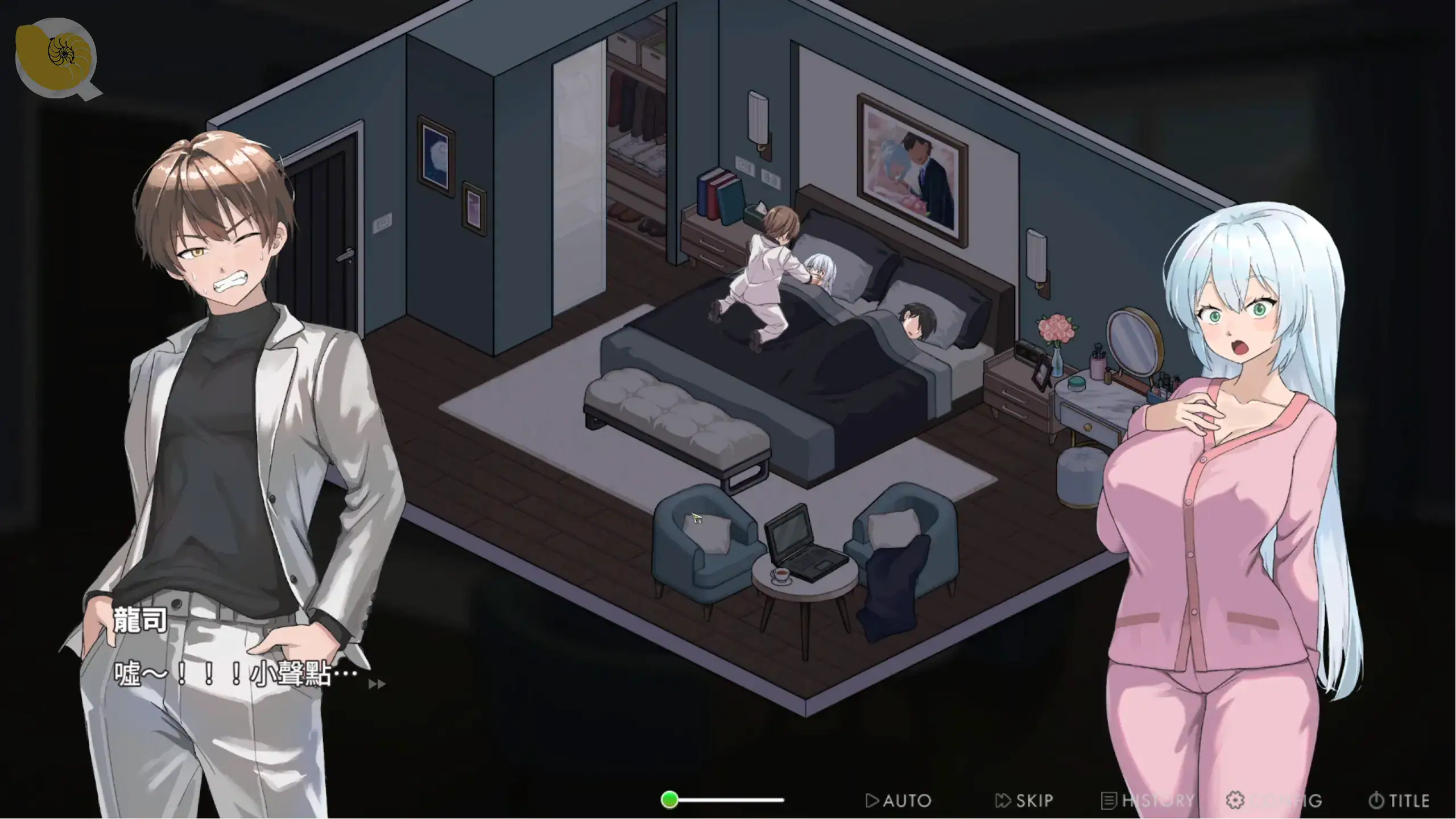Click the dialogue advance arrow indicator
The image size is (1456, 819).
click(377, 684)
